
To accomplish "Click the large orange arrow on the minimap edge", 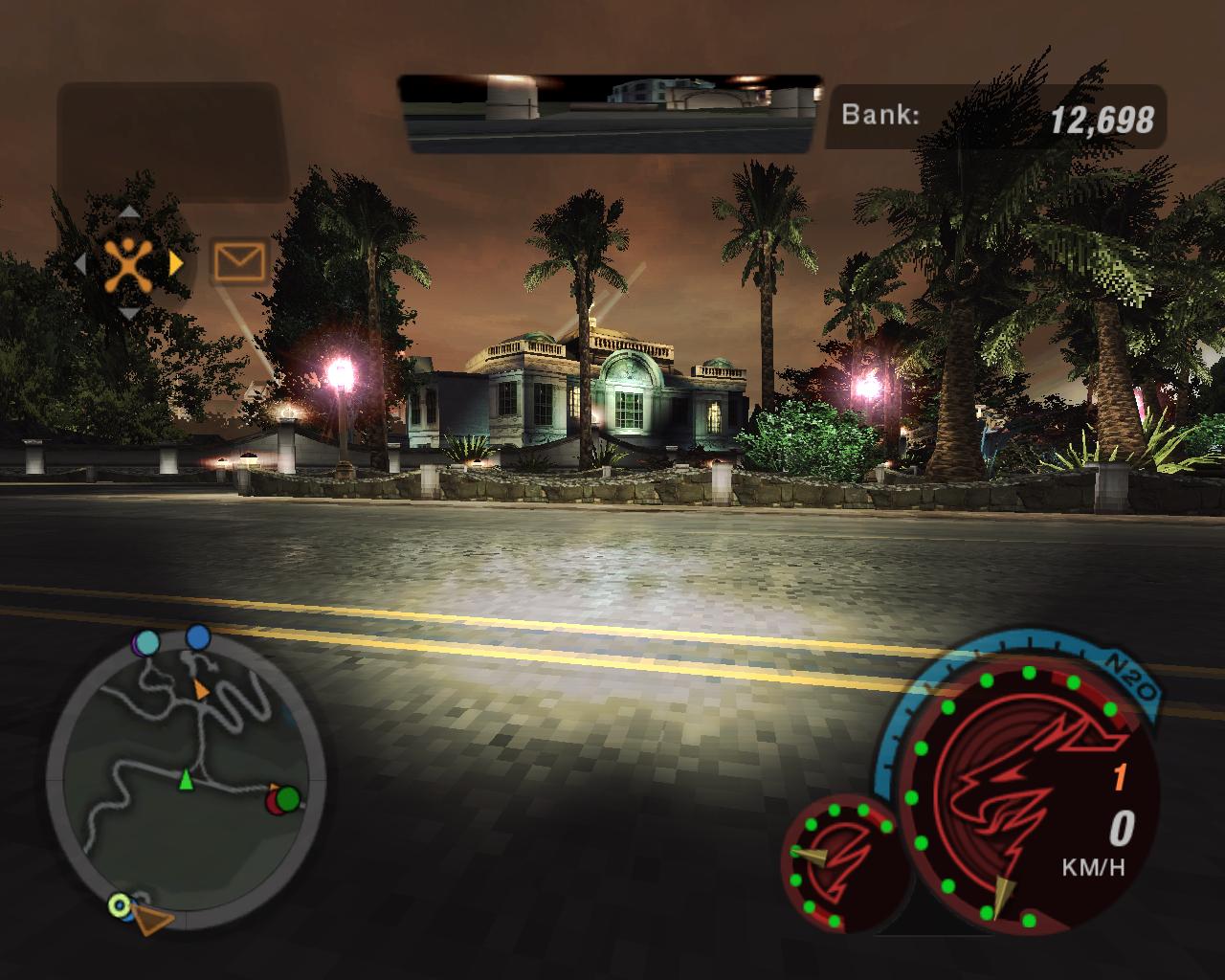I will click(152, 921).
